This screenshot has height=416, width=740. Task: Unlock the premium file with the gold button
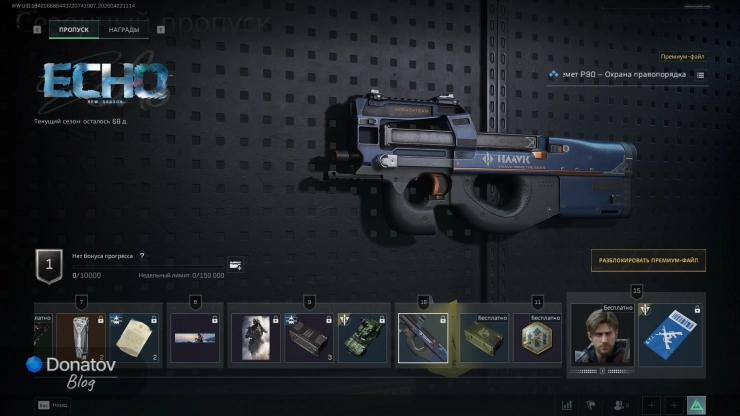tap(648, 261)
